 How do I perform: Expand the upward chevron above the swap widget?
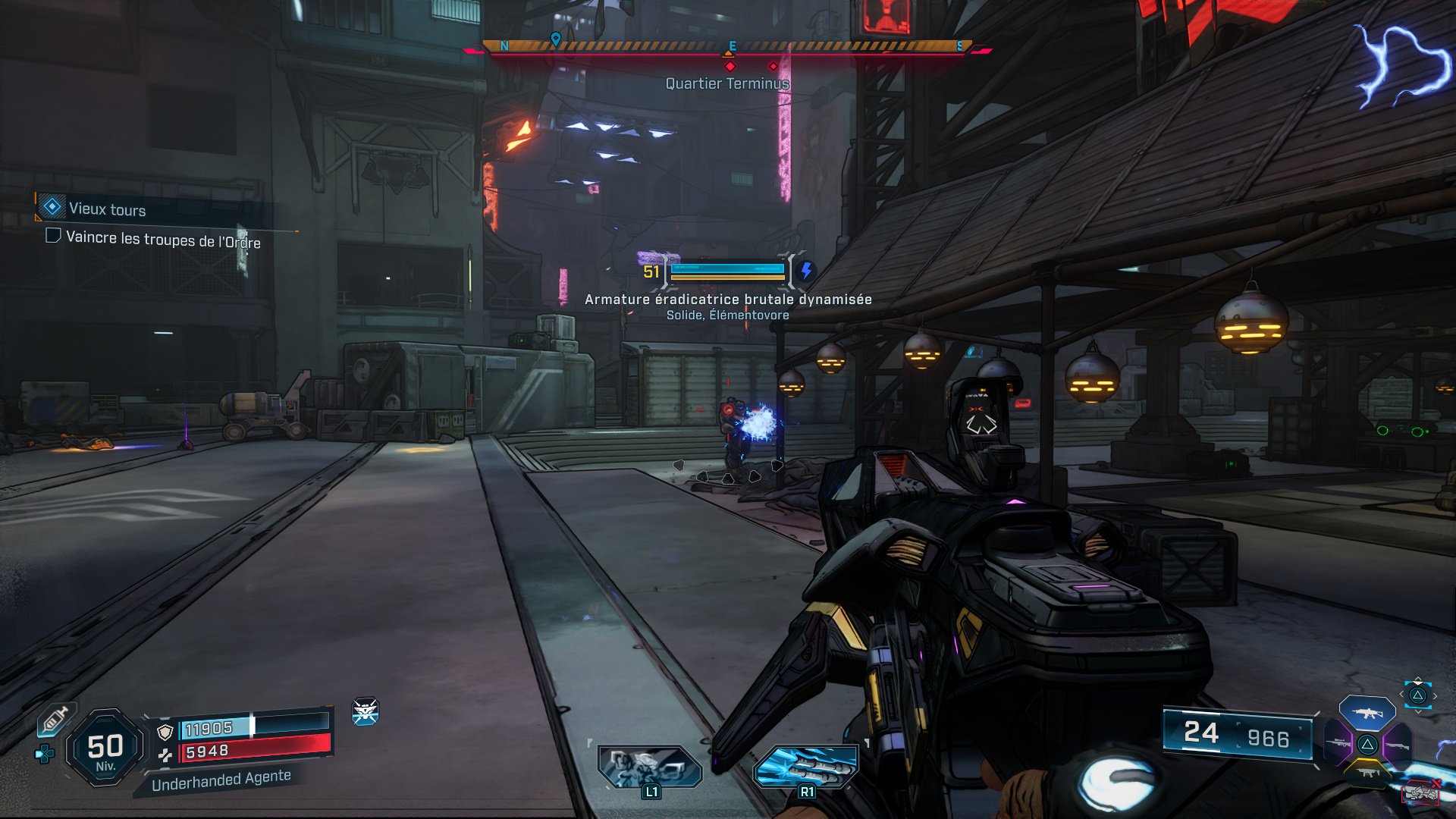1417,679
